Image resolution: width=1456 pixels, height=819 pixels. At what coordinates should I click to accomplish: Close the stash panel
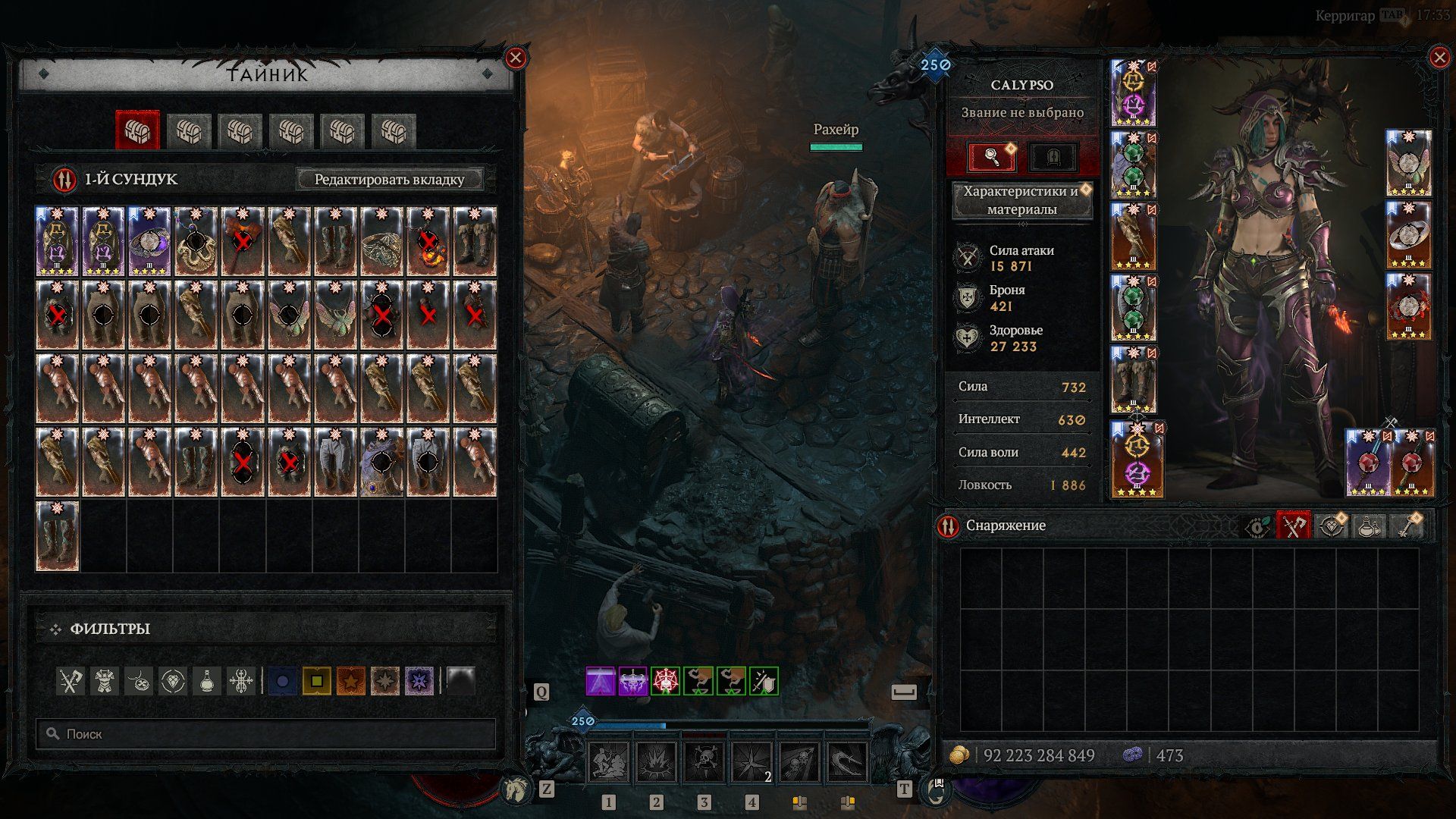[516, 58]
